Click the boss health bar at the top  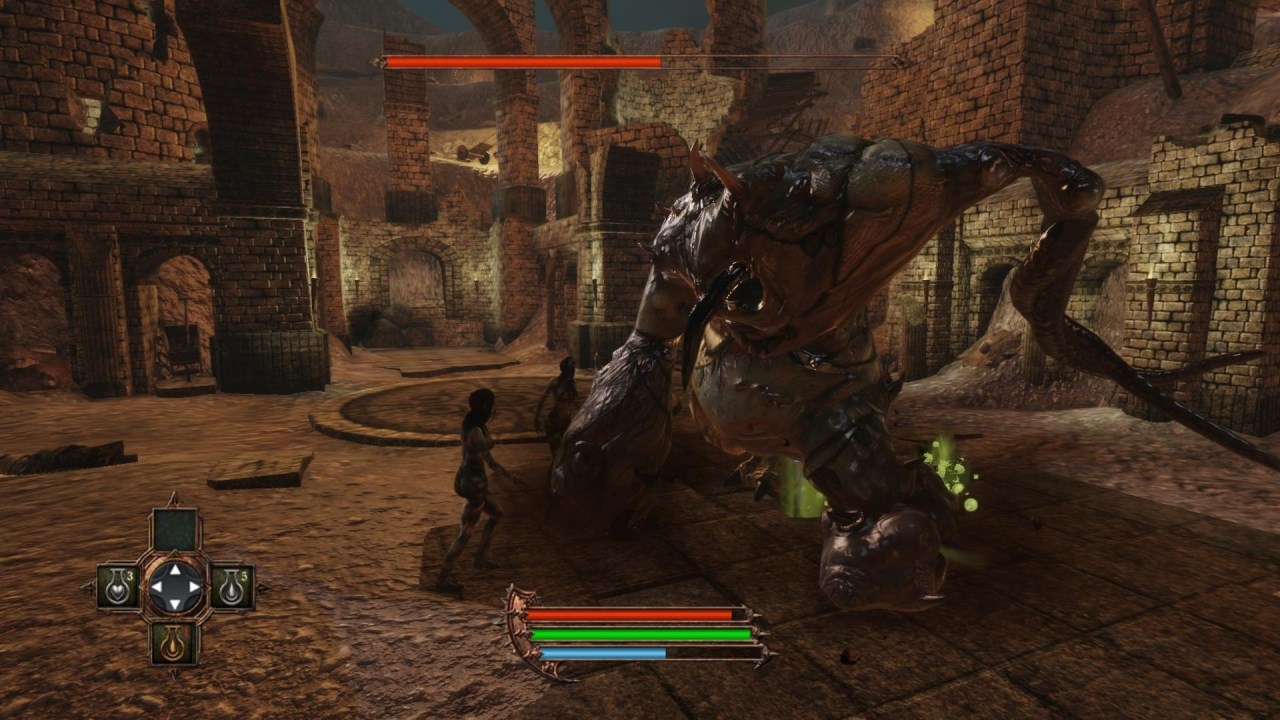520,63
